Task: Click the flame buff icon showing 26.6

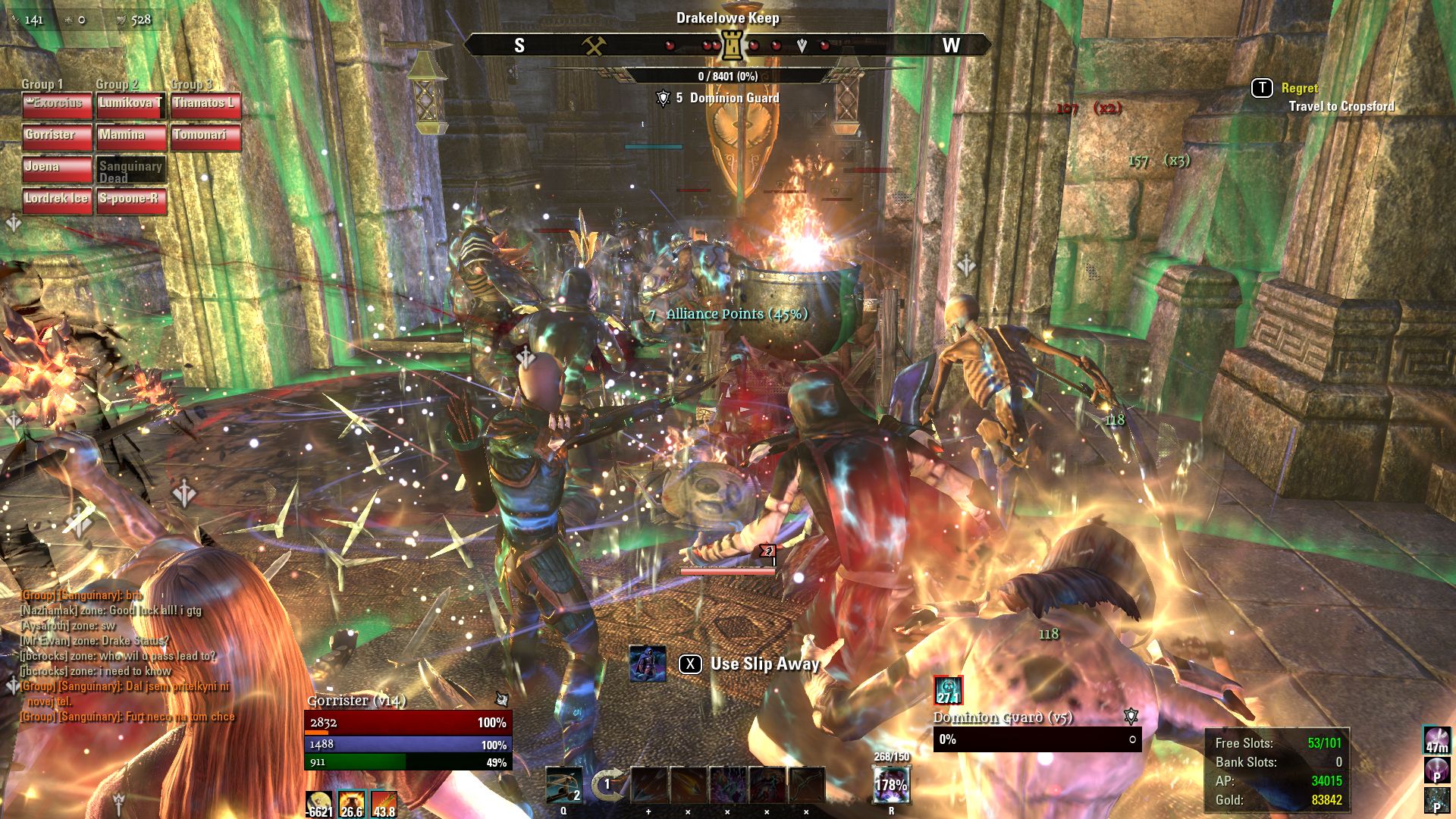Action: (x=351, y=804)
